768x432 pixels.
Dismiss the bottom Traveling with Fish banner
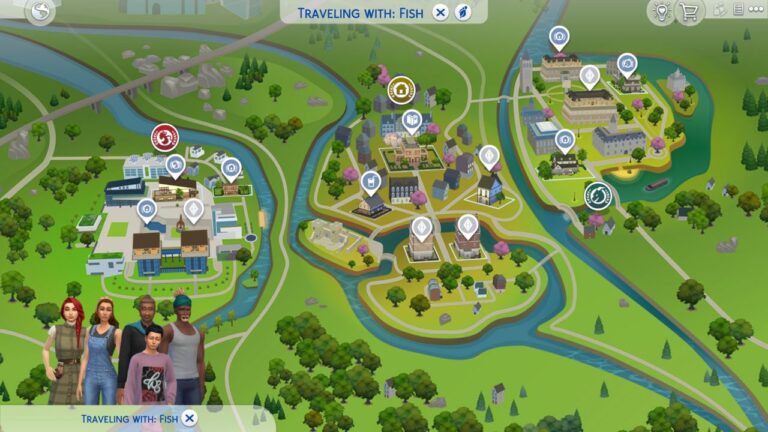point(189,418)
